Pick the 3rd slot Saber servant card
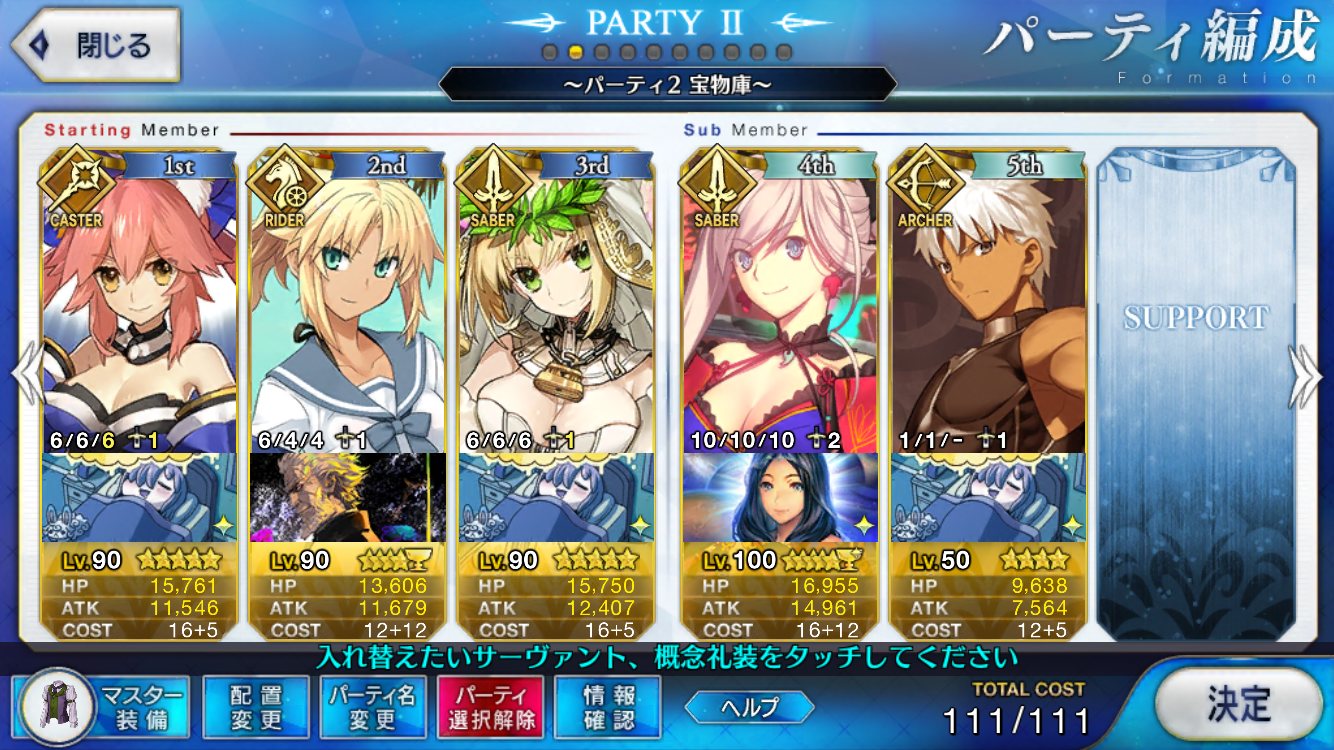This screenshot has width=1334, height=750. pos(555,310)
